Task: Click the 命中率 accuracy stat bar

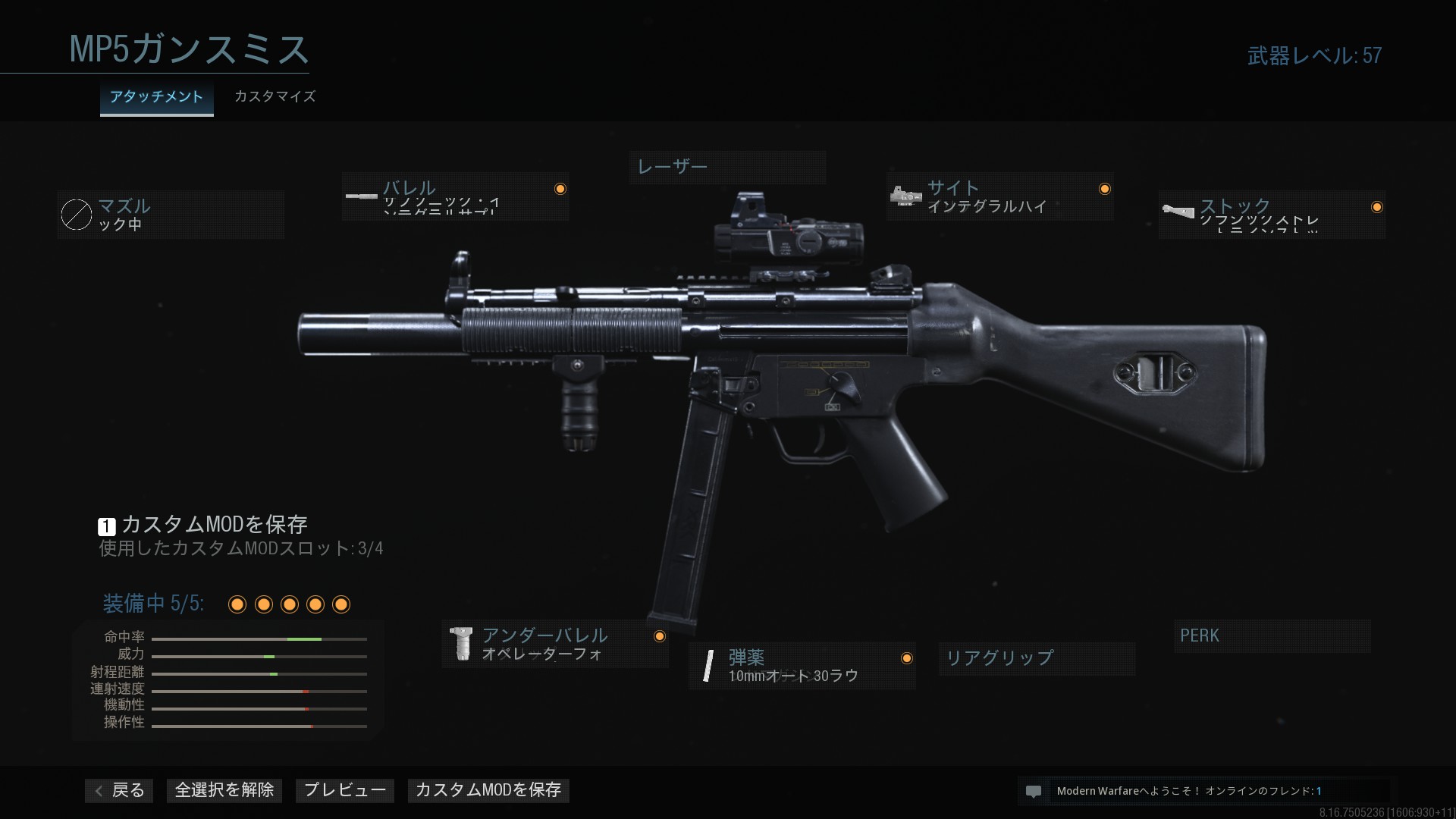Action: (259, 639)
